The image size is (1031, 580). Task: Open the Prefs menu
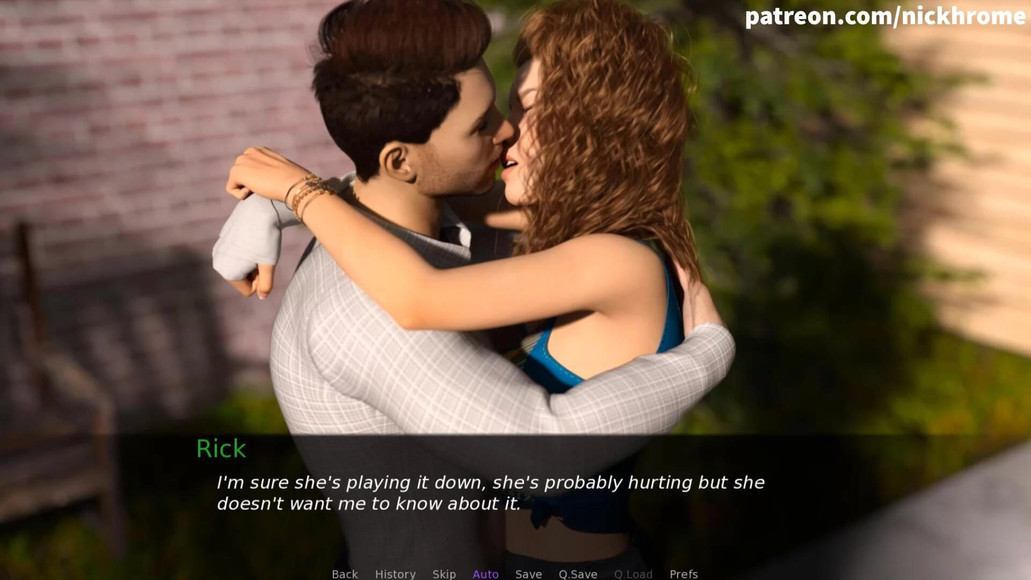point(684,573)
